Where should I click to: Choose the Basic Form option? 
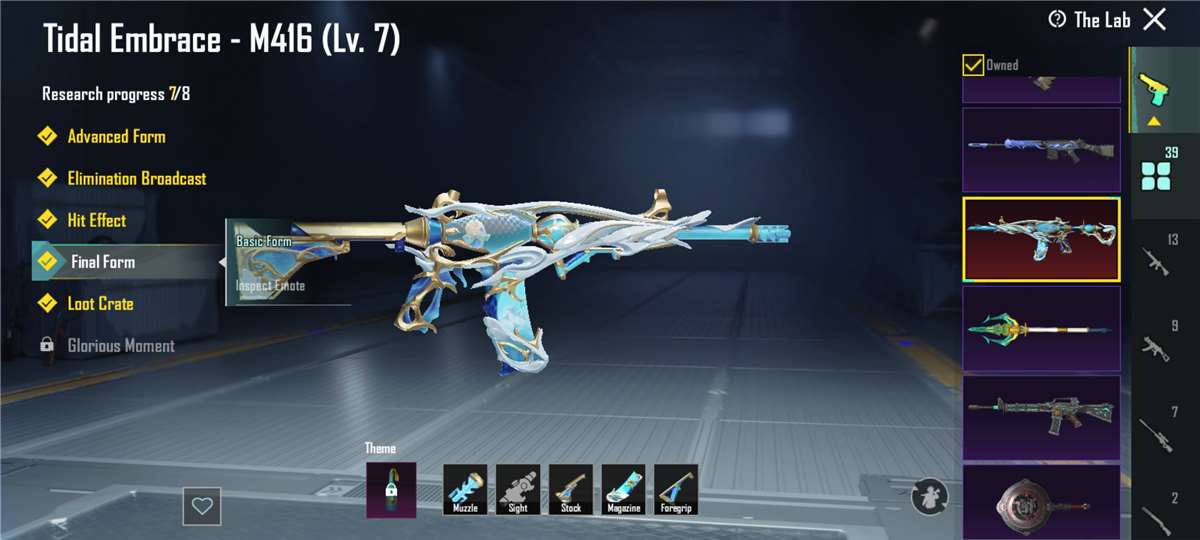[264, 242]
